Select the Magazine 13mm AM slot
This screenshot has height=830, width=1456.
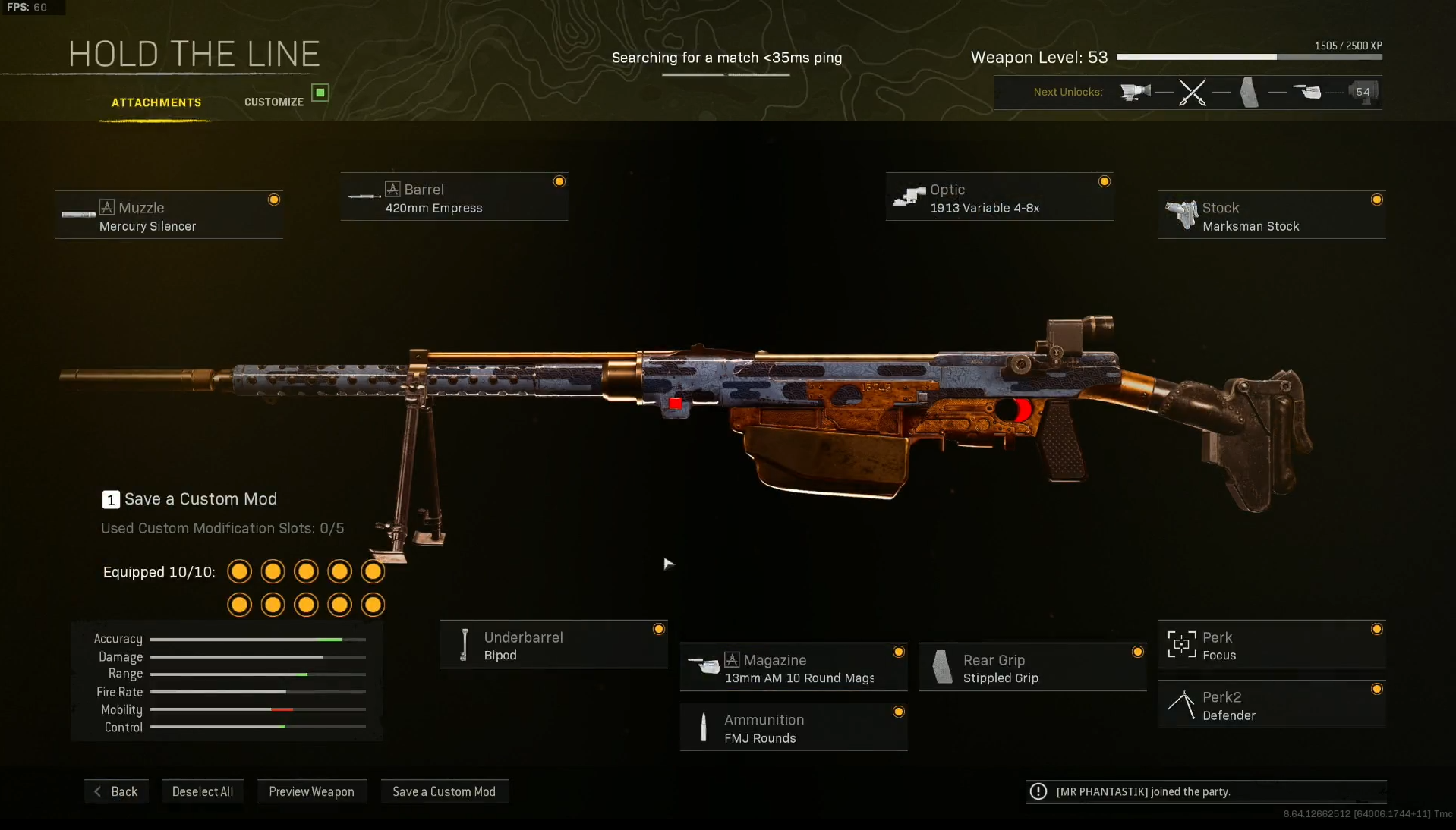[793, 668]
